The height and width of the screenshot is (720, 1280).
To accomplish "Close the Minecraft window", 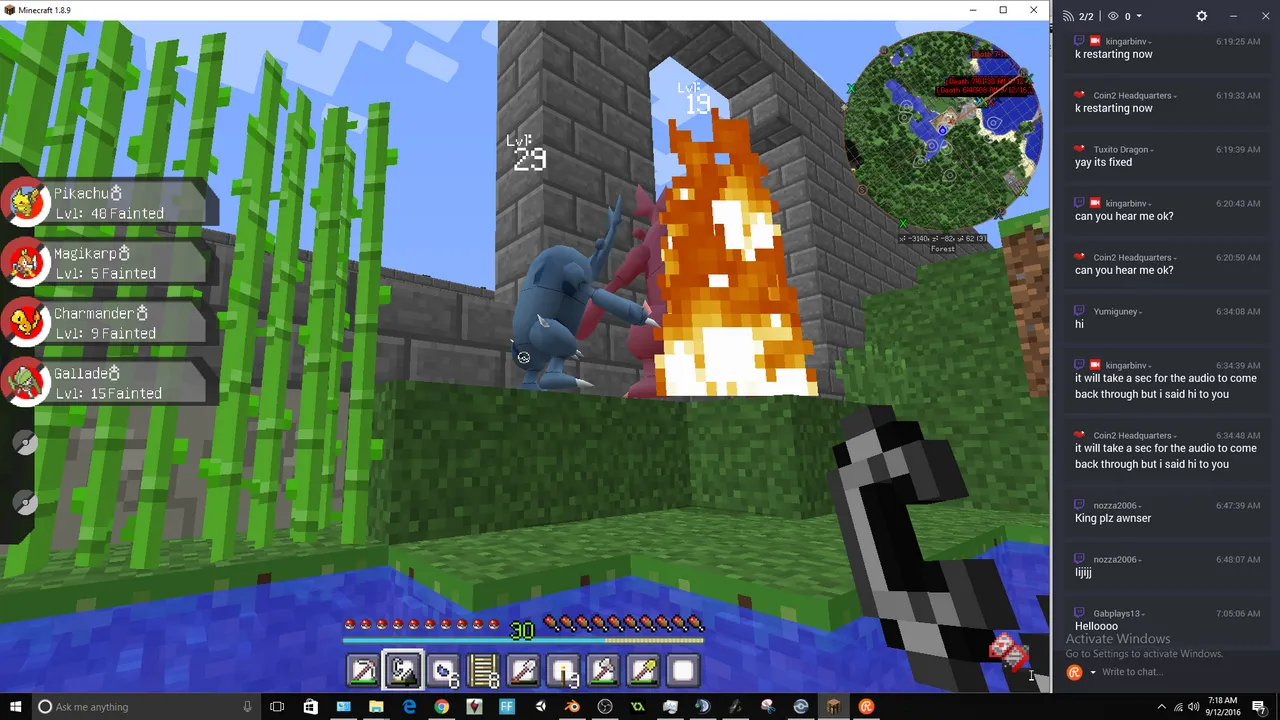I will pyautogui.click(x=1034, y=10).
